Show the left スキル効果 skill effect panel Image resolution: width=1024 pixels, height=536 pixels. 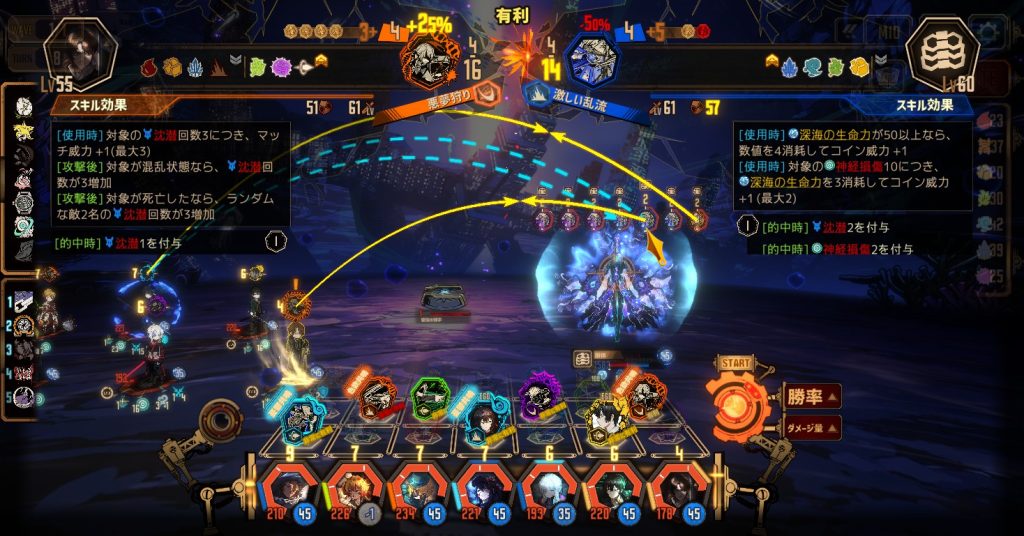click(95, 103)
